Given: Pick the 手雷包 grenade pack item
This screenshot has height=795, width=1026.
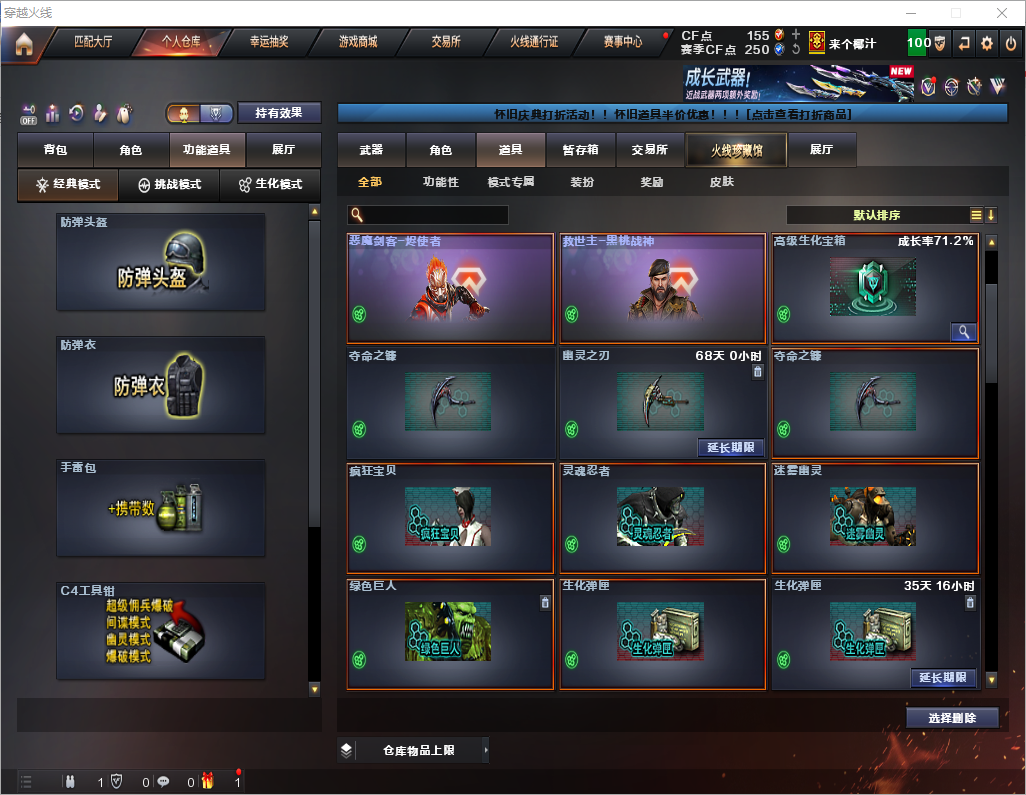Looking at the screenshot, I should coord(161,509).
